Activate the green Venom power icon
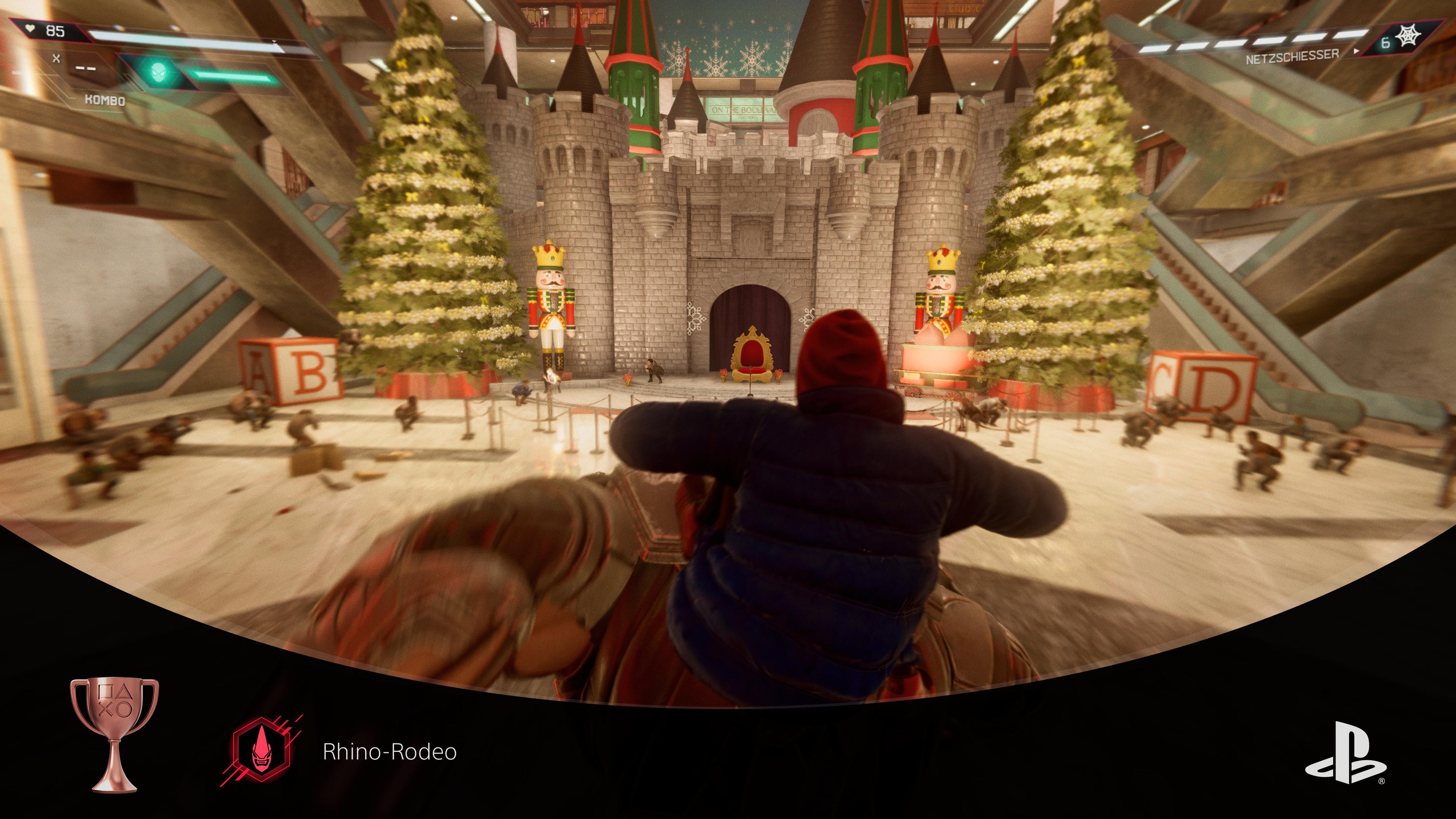Viewport: 1456px width, 819px height. point(158,72)
